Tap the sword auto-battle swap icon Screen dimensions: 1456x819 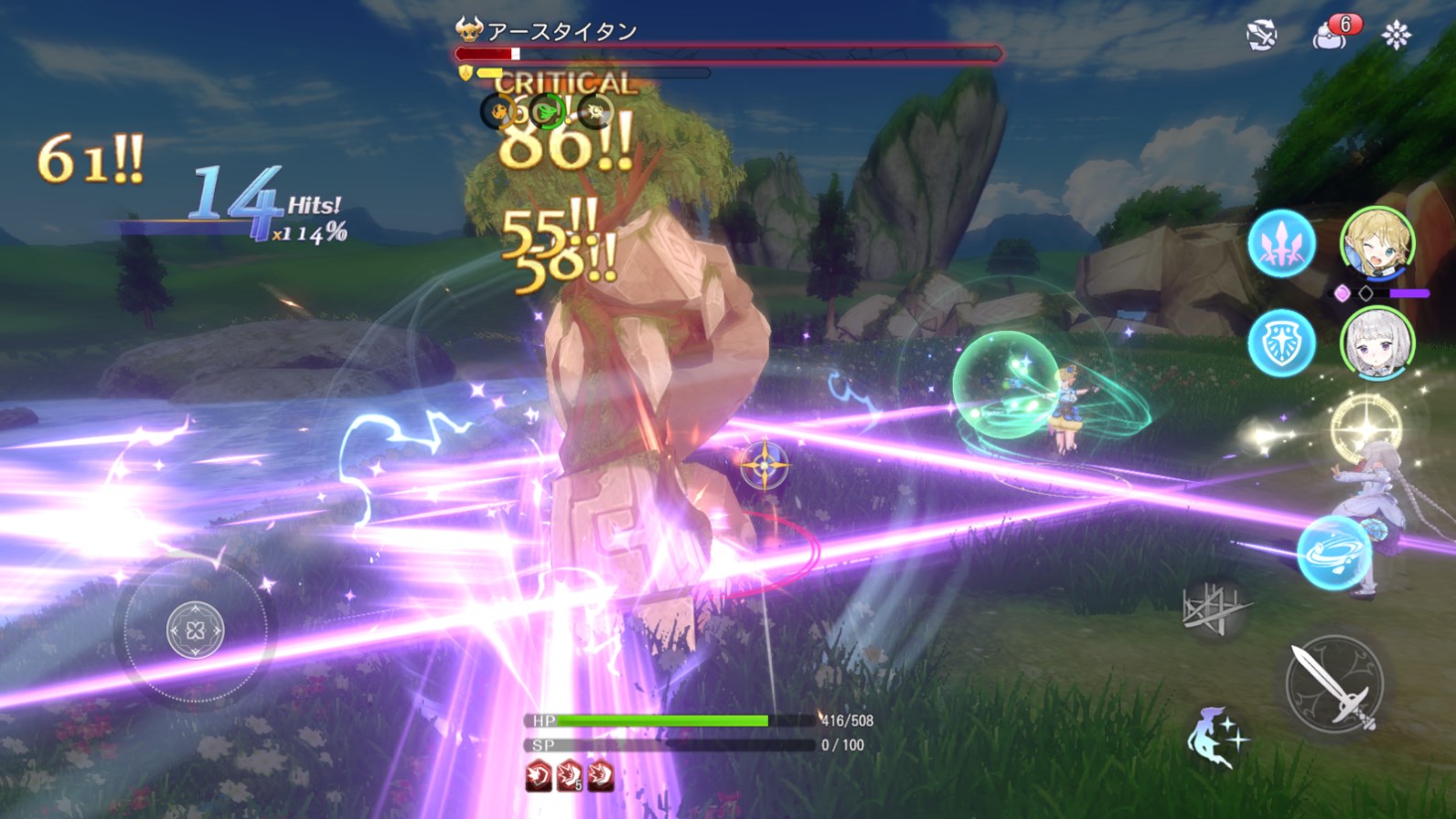1261,36
